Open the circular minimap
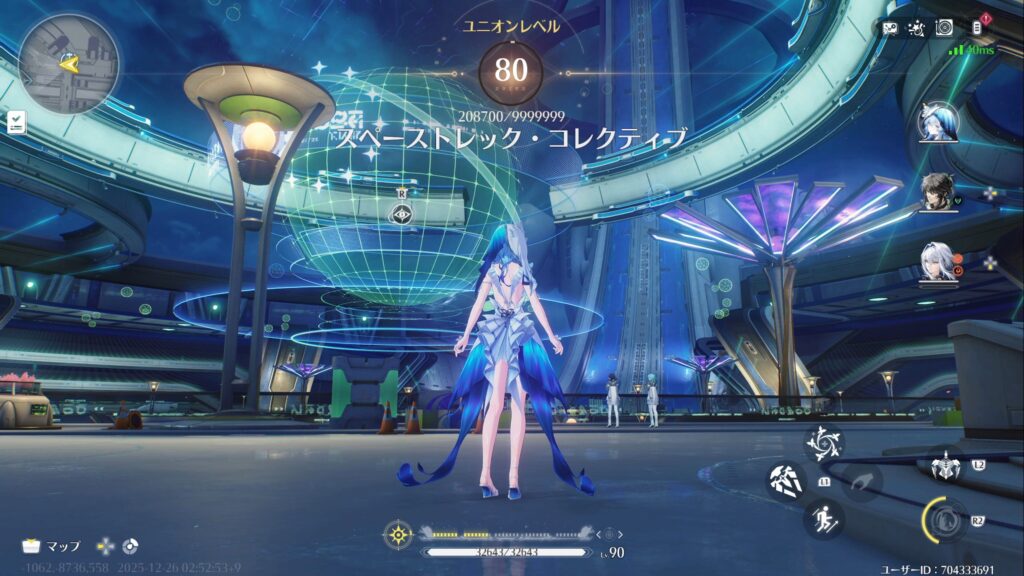Image resolution: width=1024 pixels, height=576 pixels. [x=68, y=62]
